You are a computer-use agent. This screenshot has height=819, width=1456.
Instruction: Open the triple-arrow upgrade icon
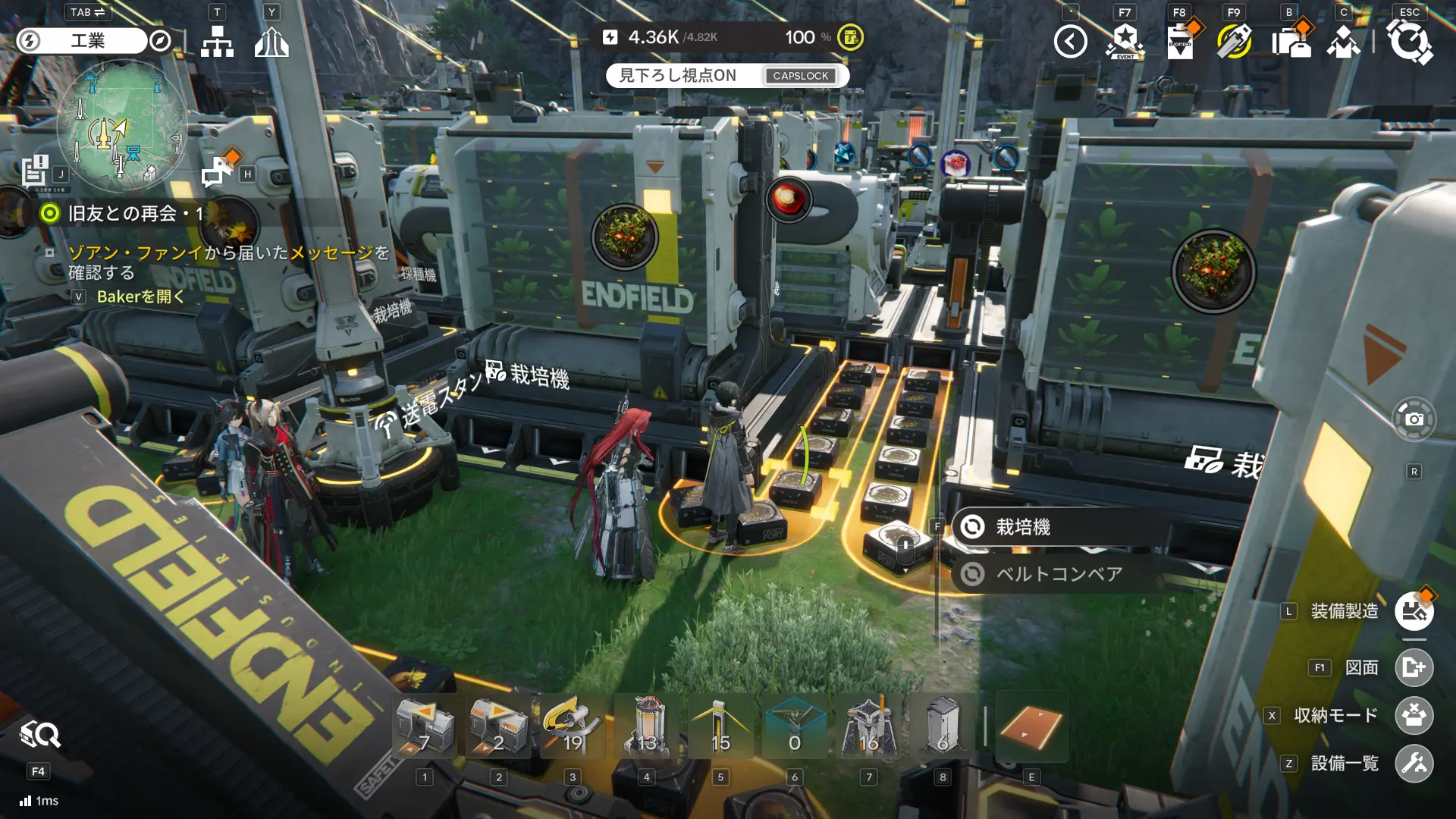tap(271, 42)
